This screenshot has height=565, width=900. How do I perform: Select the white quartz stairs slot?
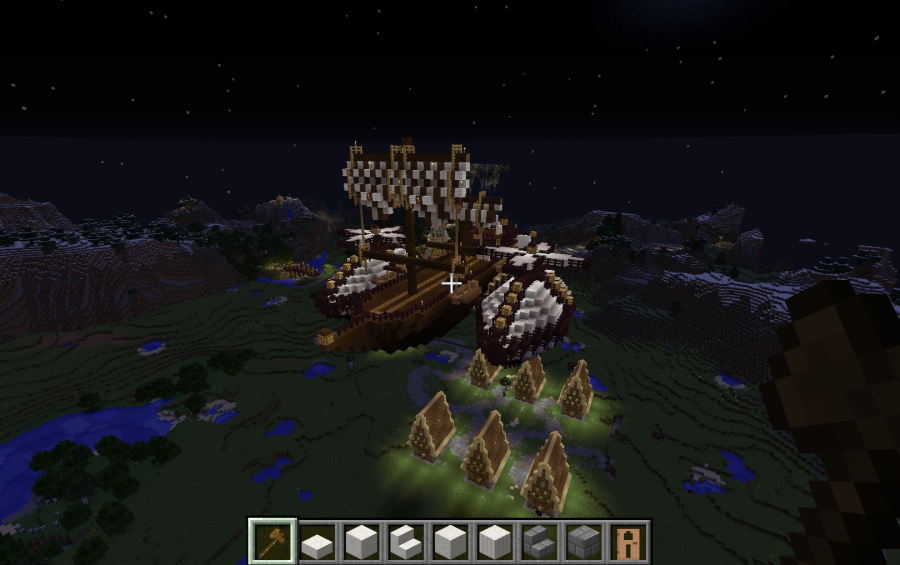[x=406, y=542]
